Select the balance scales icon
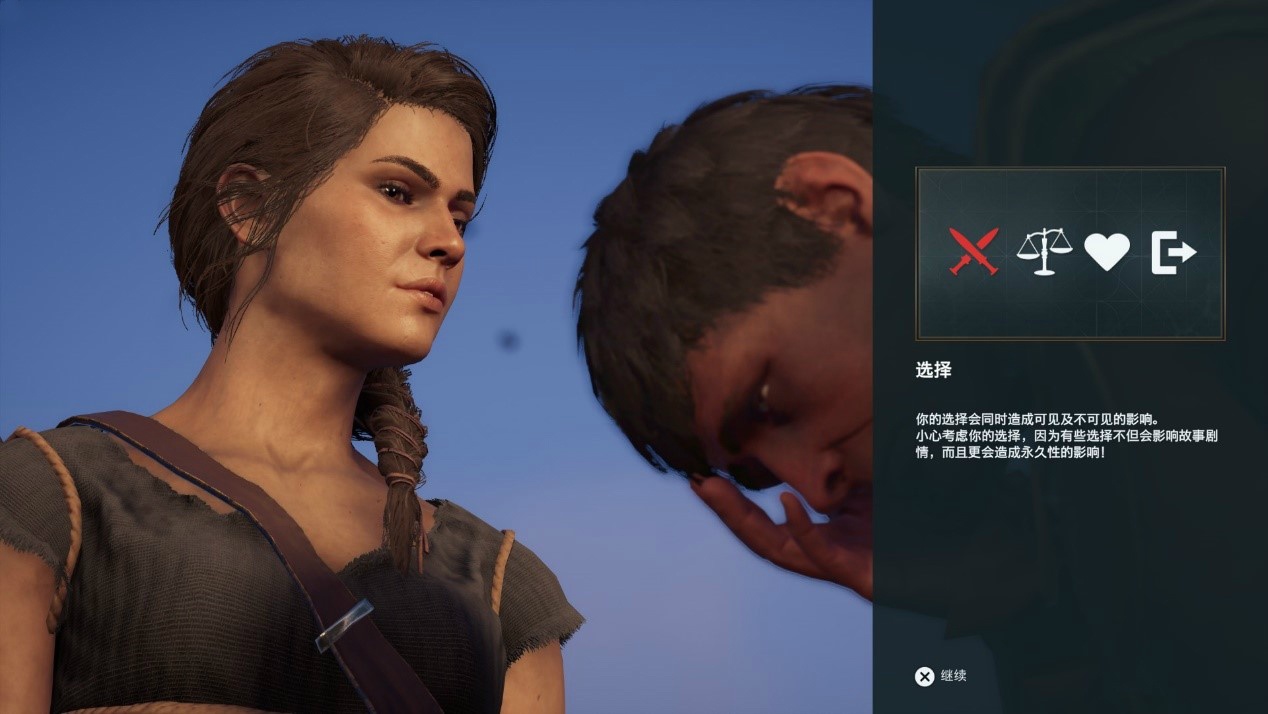 coord(1043,251)
